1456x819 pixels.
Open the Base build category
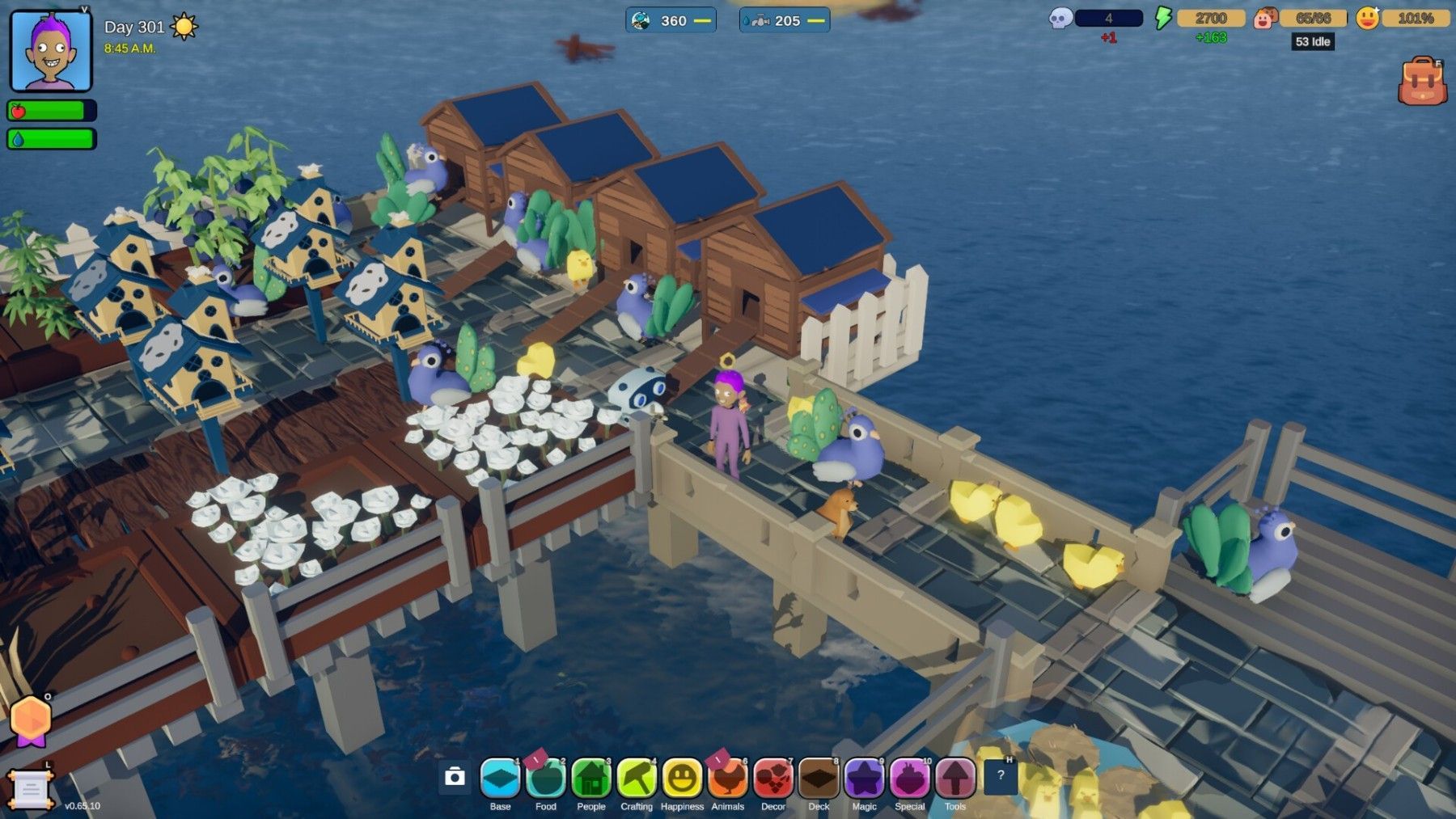500,779
